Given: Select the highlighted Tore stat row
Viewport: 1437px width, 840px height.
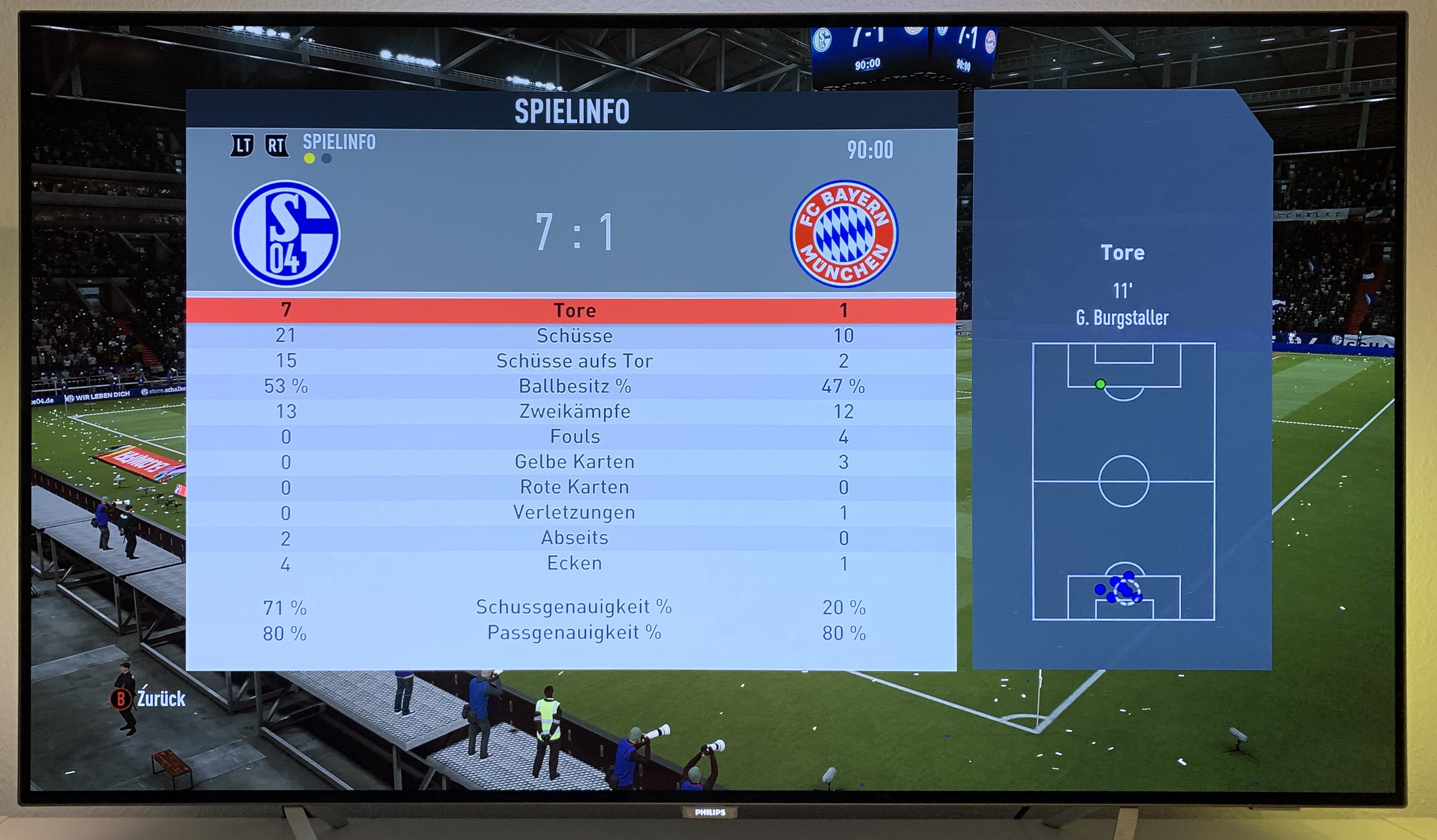Looking at the screenshot, I should pos(574,310).
